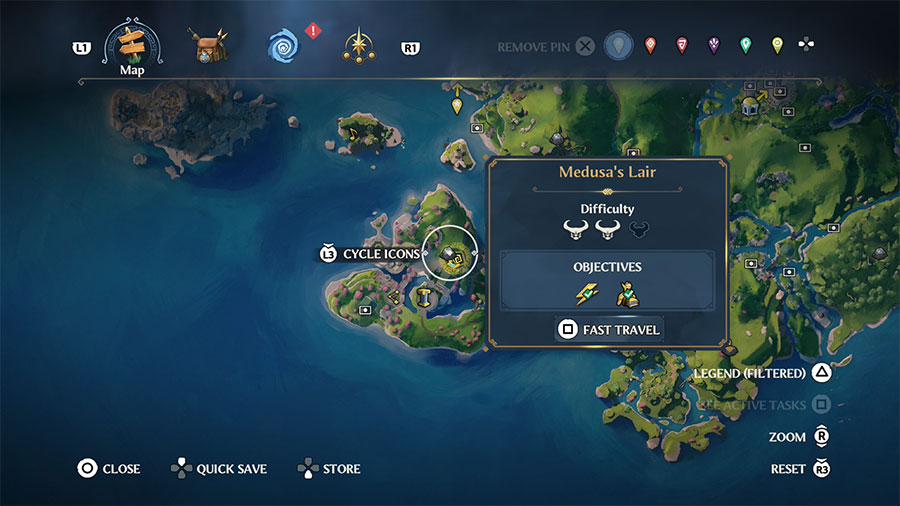Image resolution: width=900 pixels, height=506 pixels.
Task: Choose the purple pin marker
Action: point(713,46)
